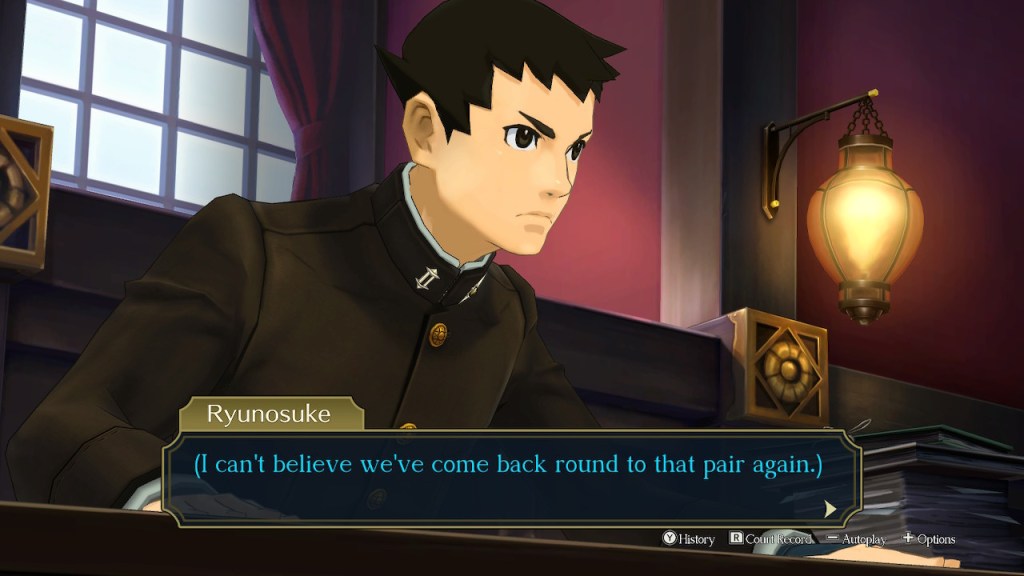Toggle Autoplay for dialogue
The height and width of the screenshot is (576, 1024).
857,539
